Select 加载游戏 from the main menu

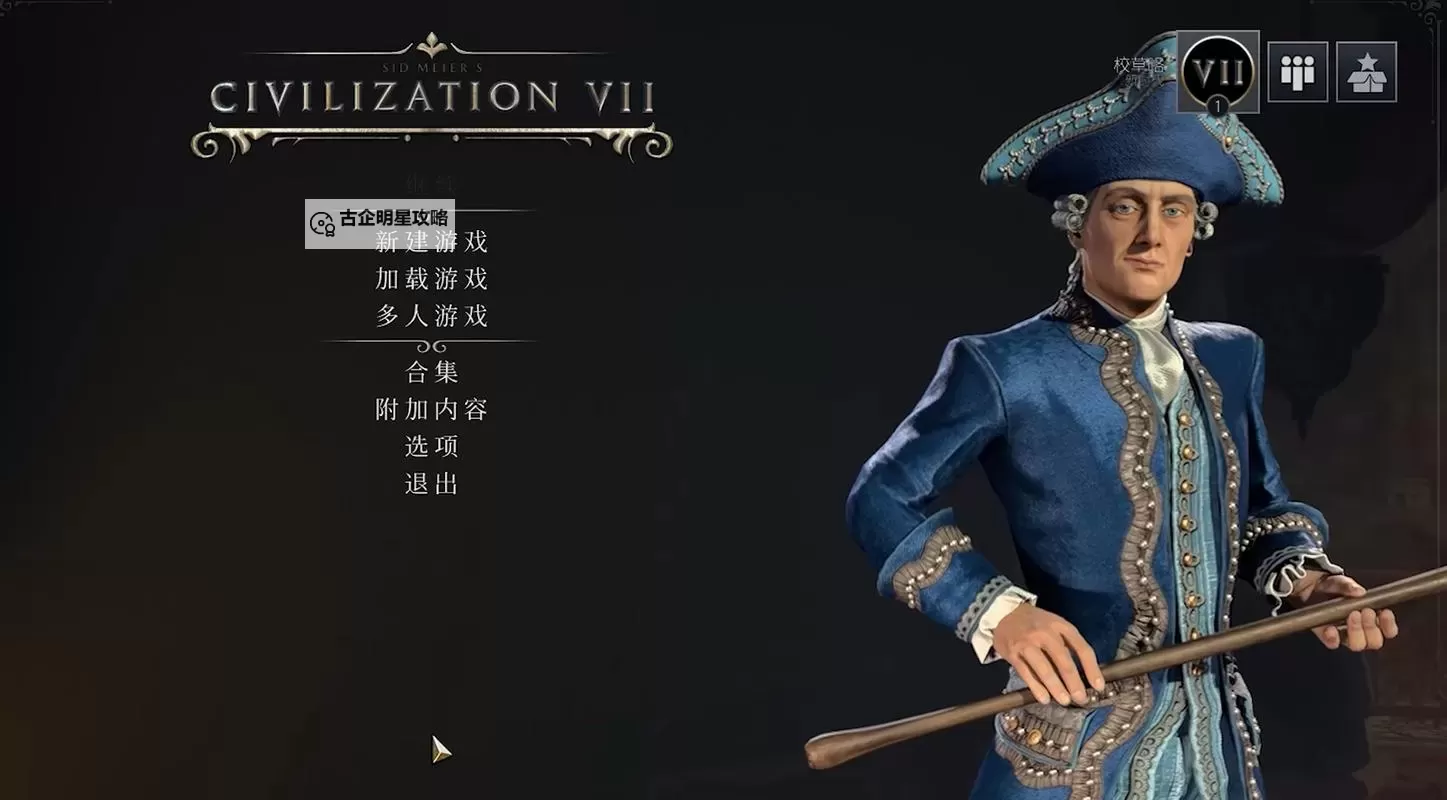pos(430,279)
